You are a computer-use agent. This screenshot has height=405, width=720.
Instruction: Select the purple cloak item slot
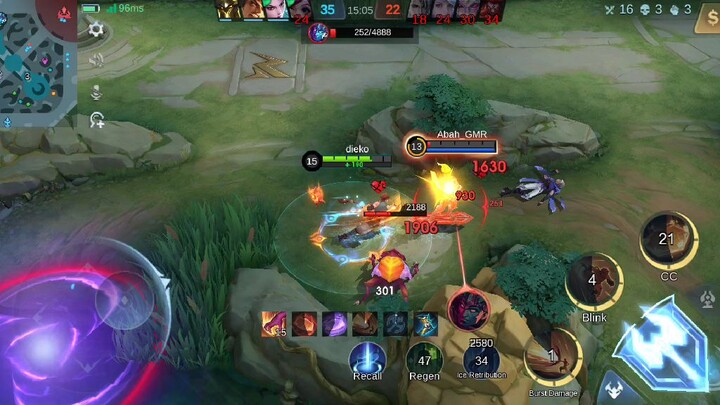(335, 324)
